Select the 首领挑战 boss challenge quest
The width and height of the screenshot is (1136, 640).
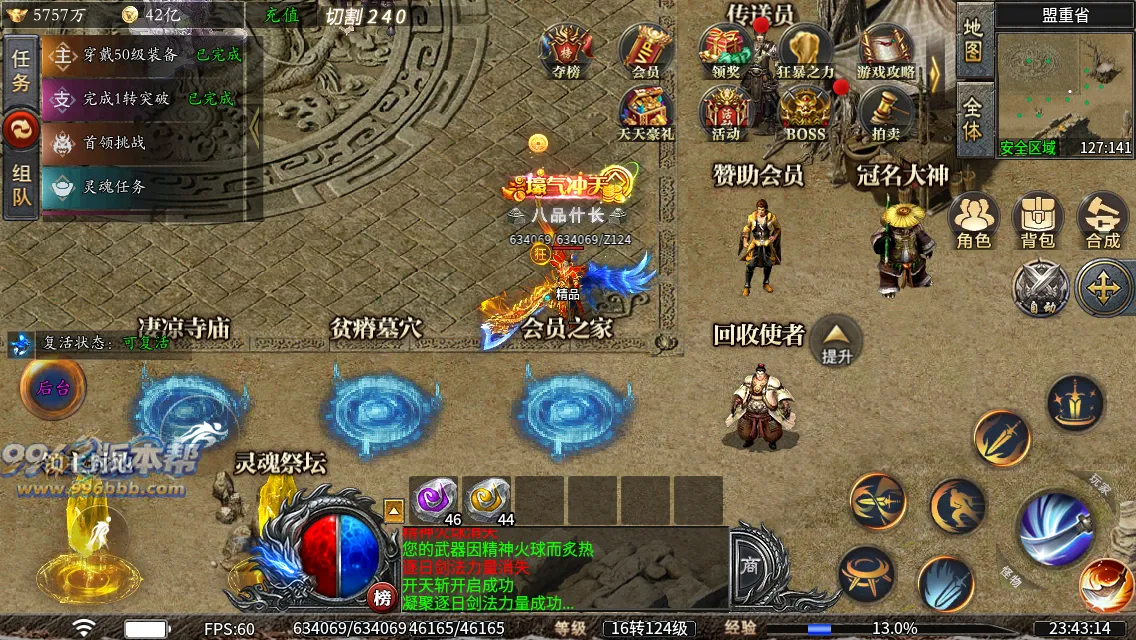click(115, 143)
